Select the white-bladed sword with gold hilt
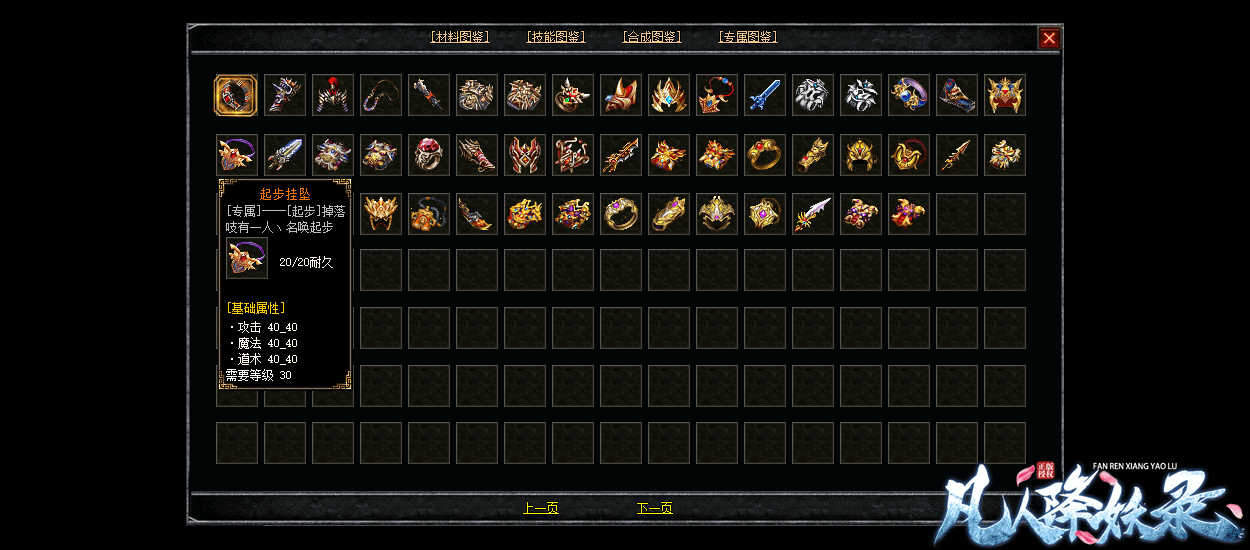Viewport: 1250px width, 550px height. click(813, 214)
